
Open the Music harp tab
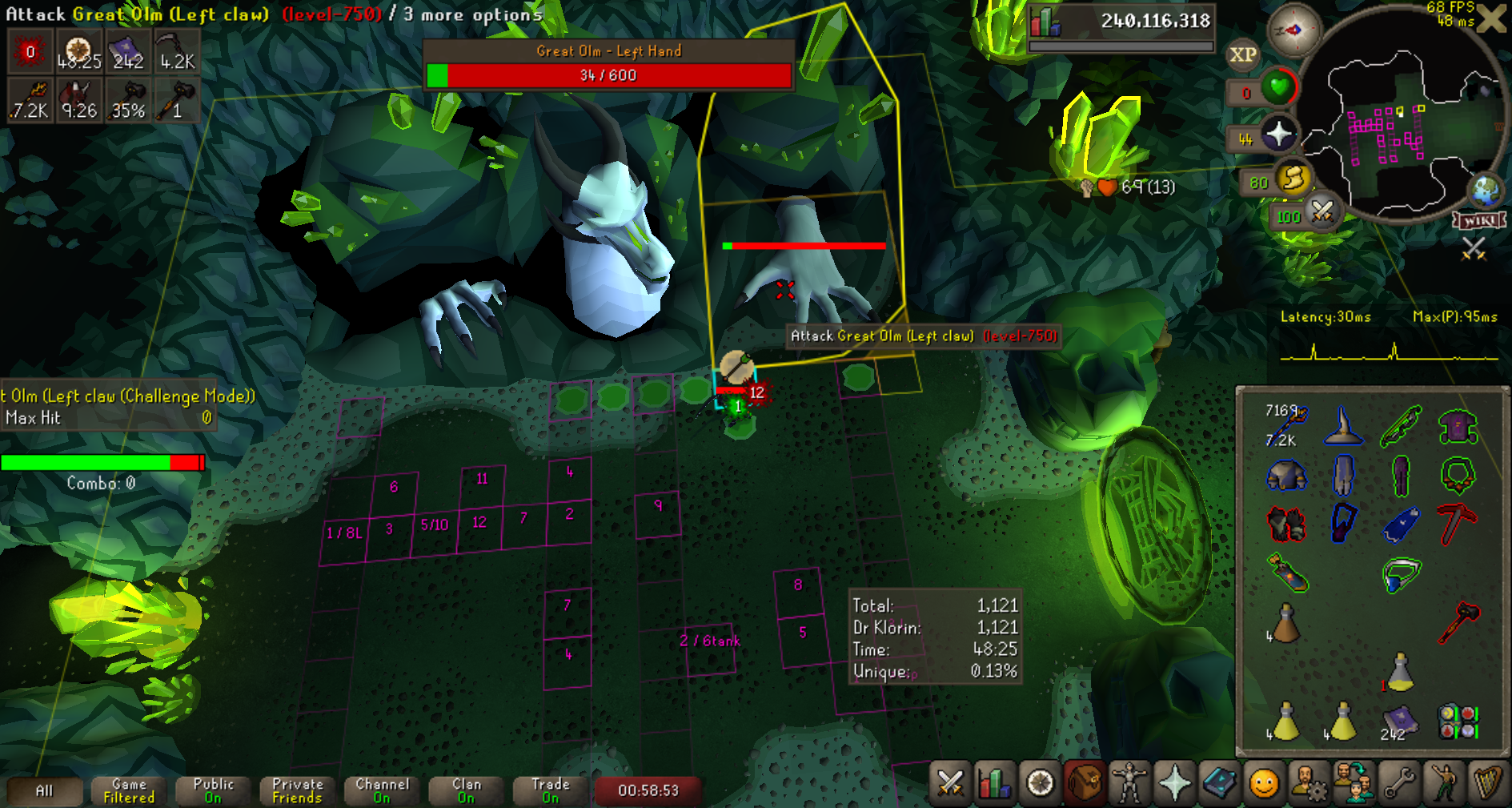coord(1488,782)
